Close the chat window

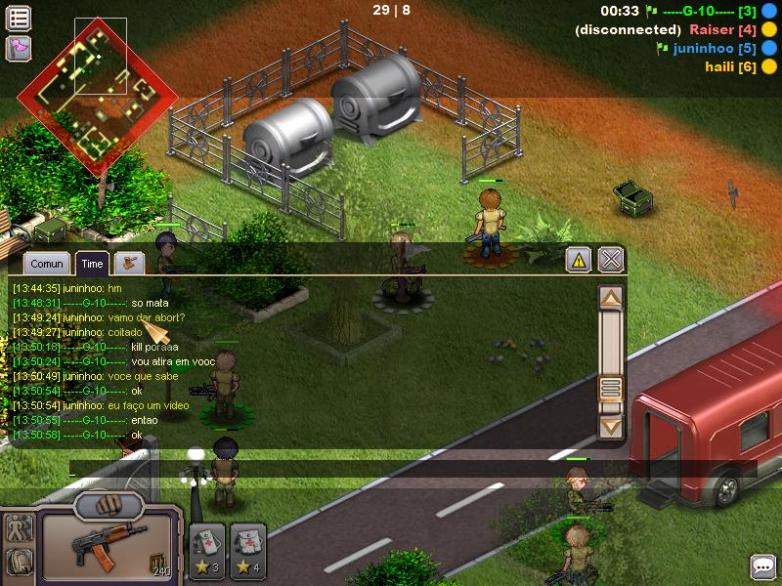611,260
